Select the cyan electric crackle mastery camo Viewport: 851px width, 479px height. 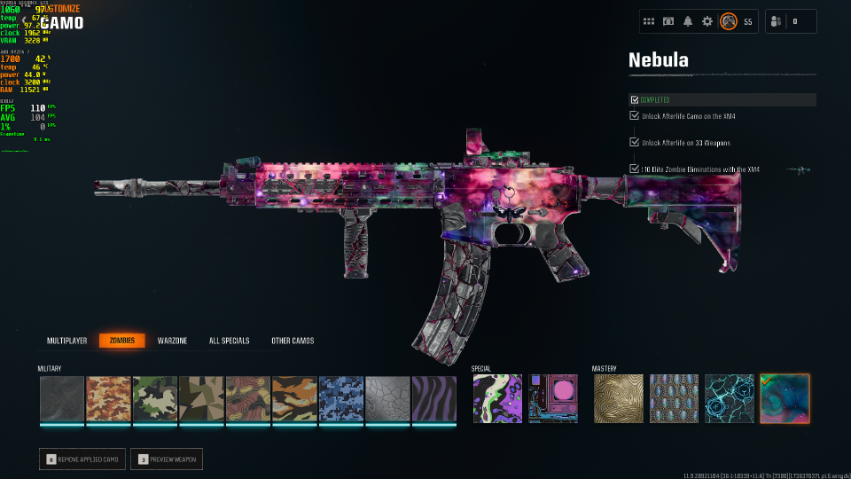pyautogui.click(x=730, y=398)
